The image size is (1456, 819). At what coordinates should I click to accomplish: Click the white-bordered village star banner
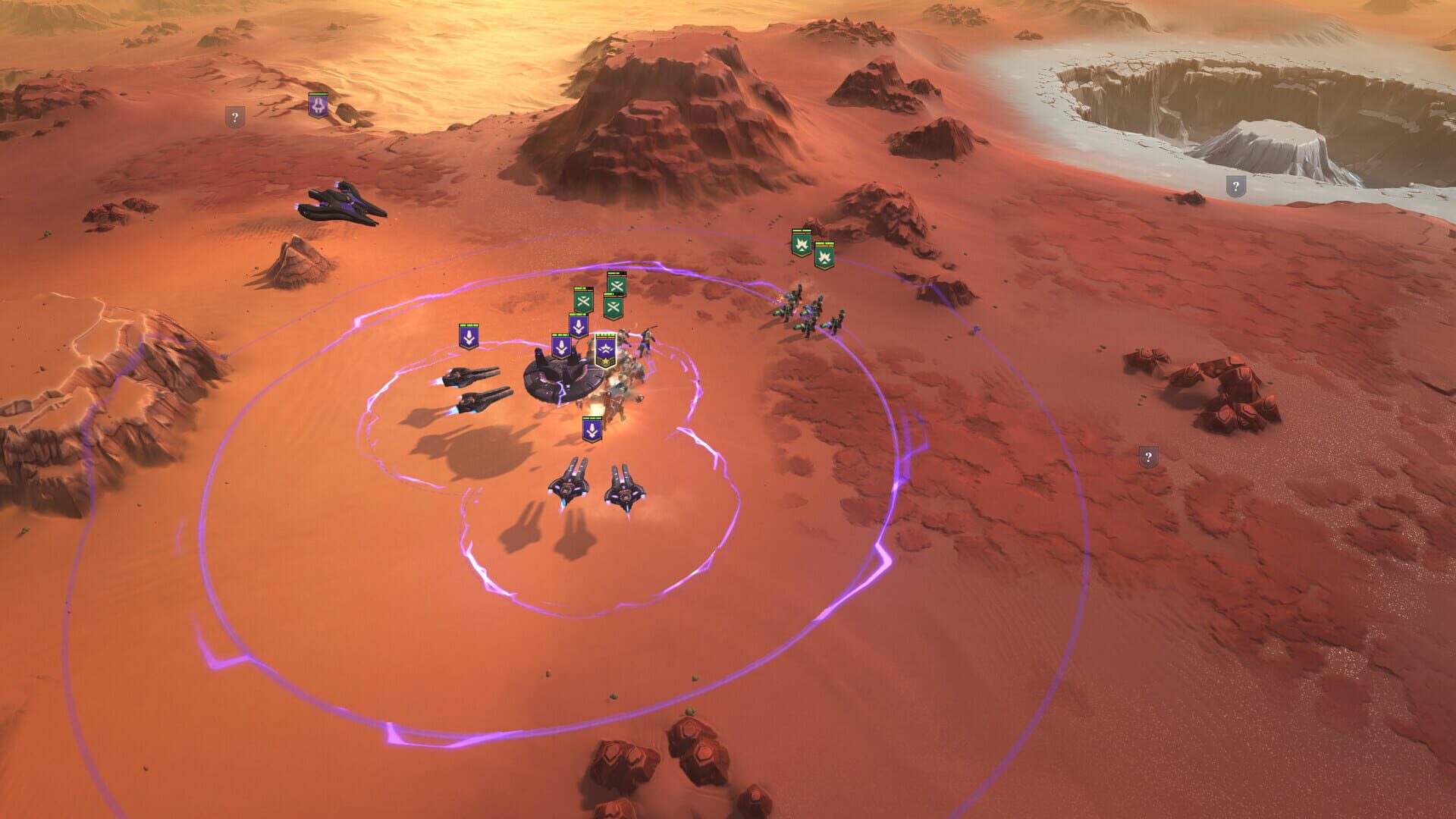[605, 350]
